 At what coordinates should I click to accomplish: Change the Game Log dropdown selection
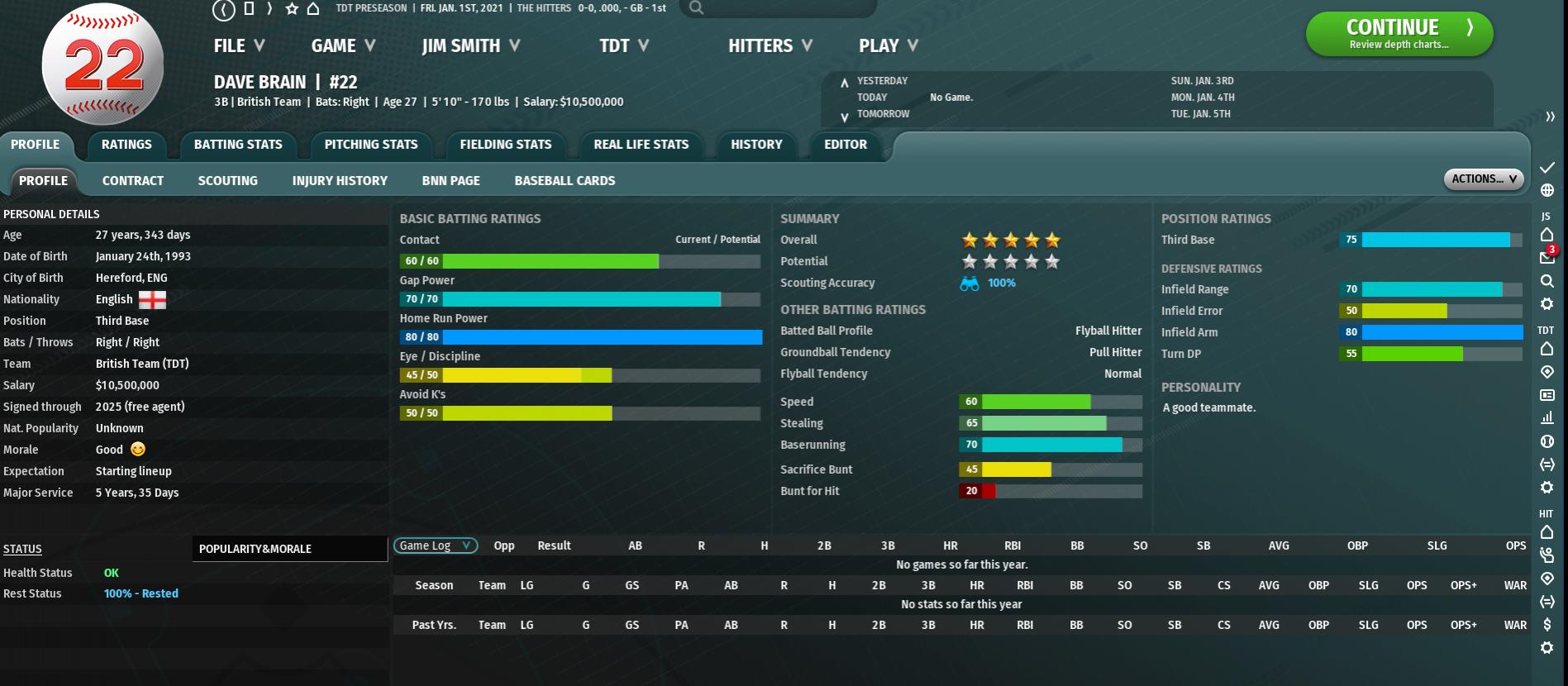coord(435,545)
